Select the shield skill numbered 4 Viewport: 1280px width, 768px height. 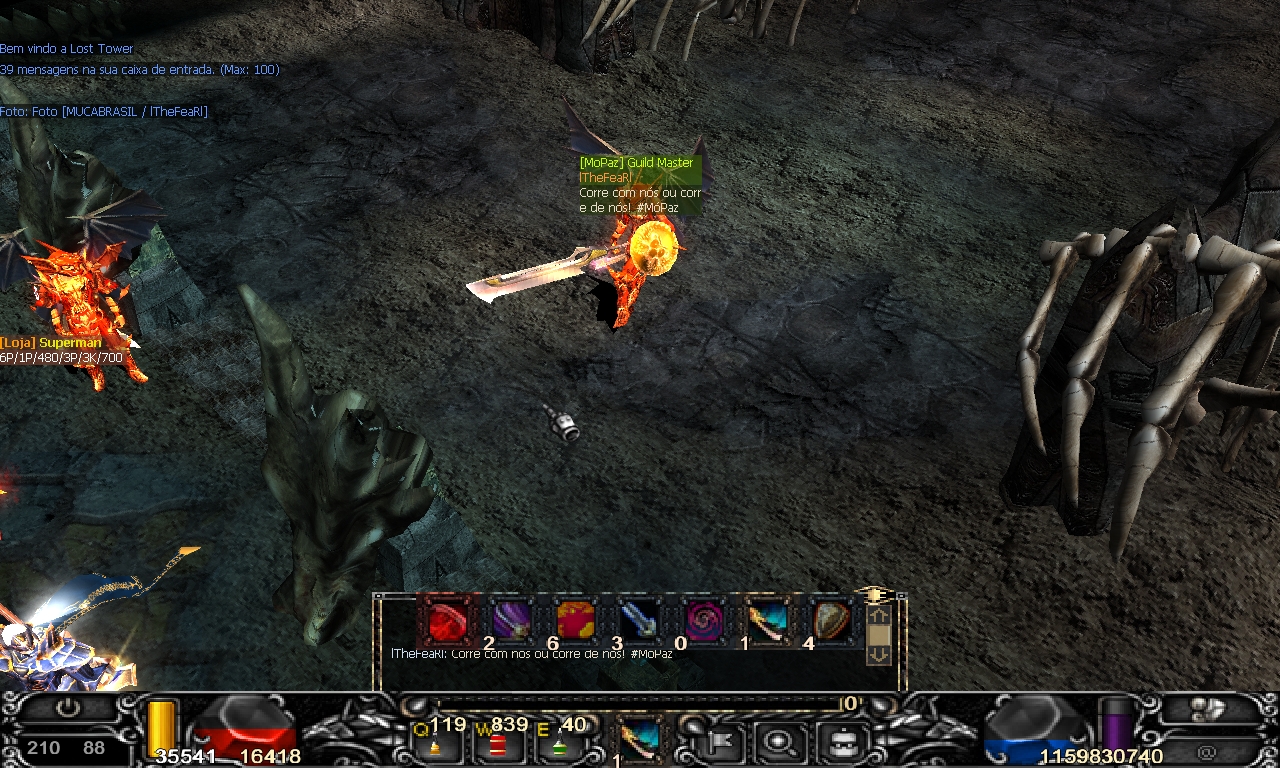[x=831, y=621]
